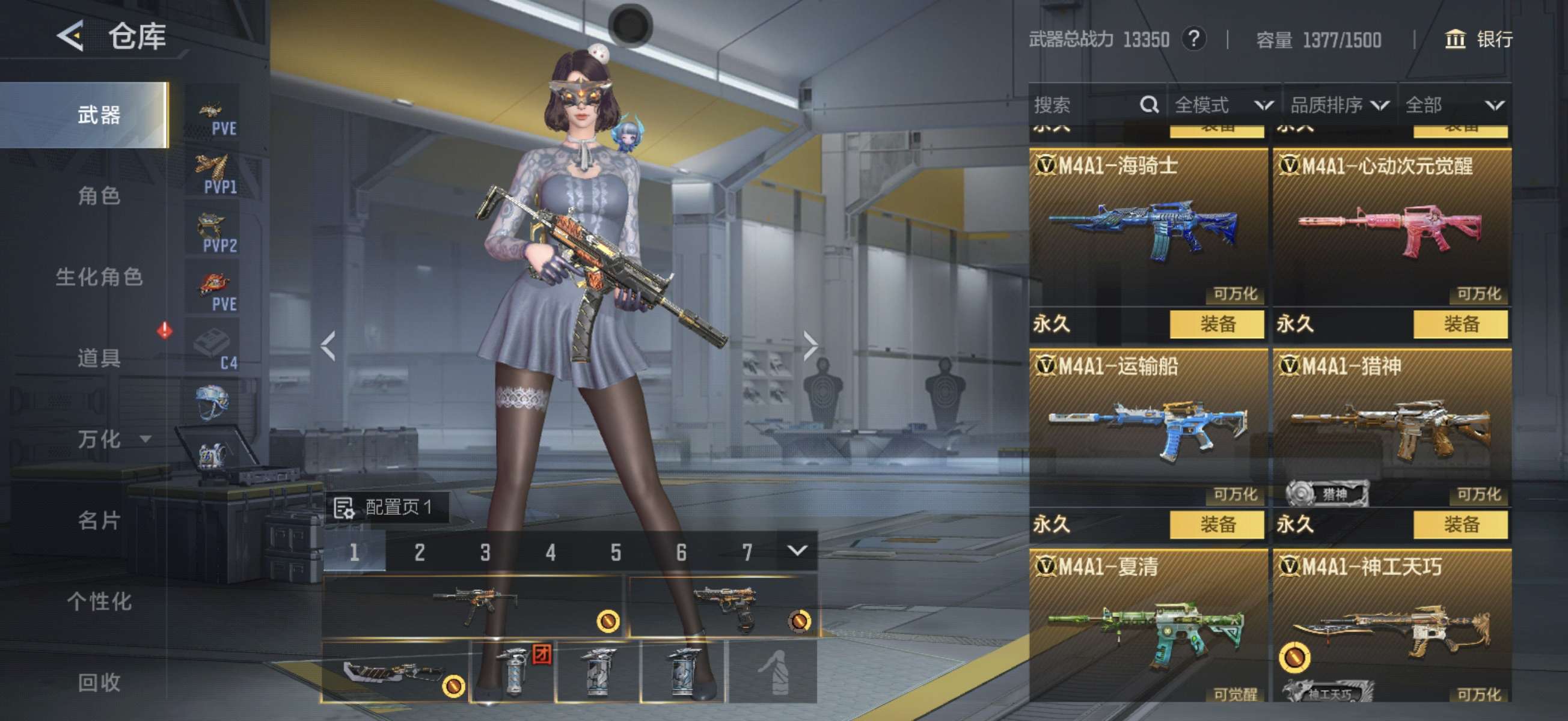Focus the 搜索 search field
This screenshot has width=1568, height=721.
pyautogui.click(x=1083, y=105)
